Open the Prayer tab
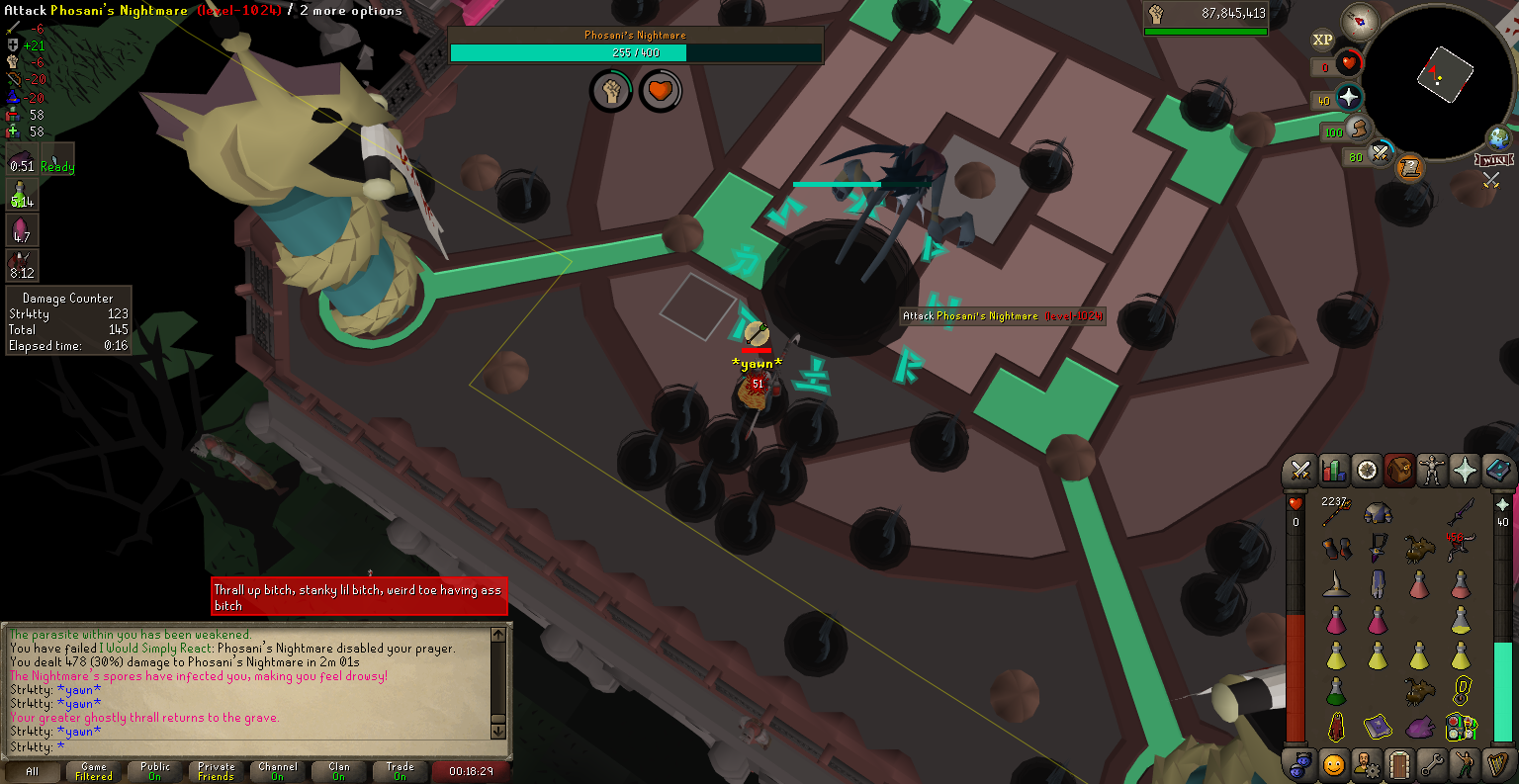This screenshot has width=1519, height=784. click(1464, 471)
